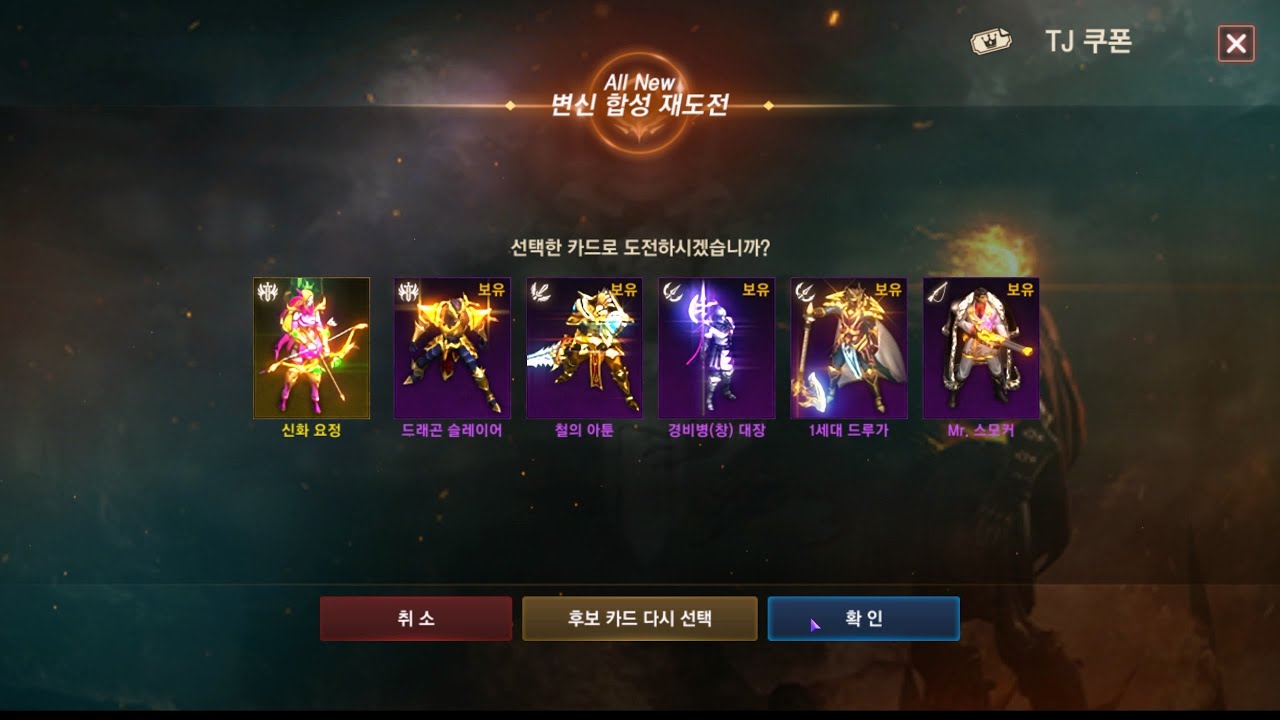The width and height of the screenshot is (1280, 720).
Task: Pick the 드래곤 슬레이어 card
Action: (x=452, y=348)
